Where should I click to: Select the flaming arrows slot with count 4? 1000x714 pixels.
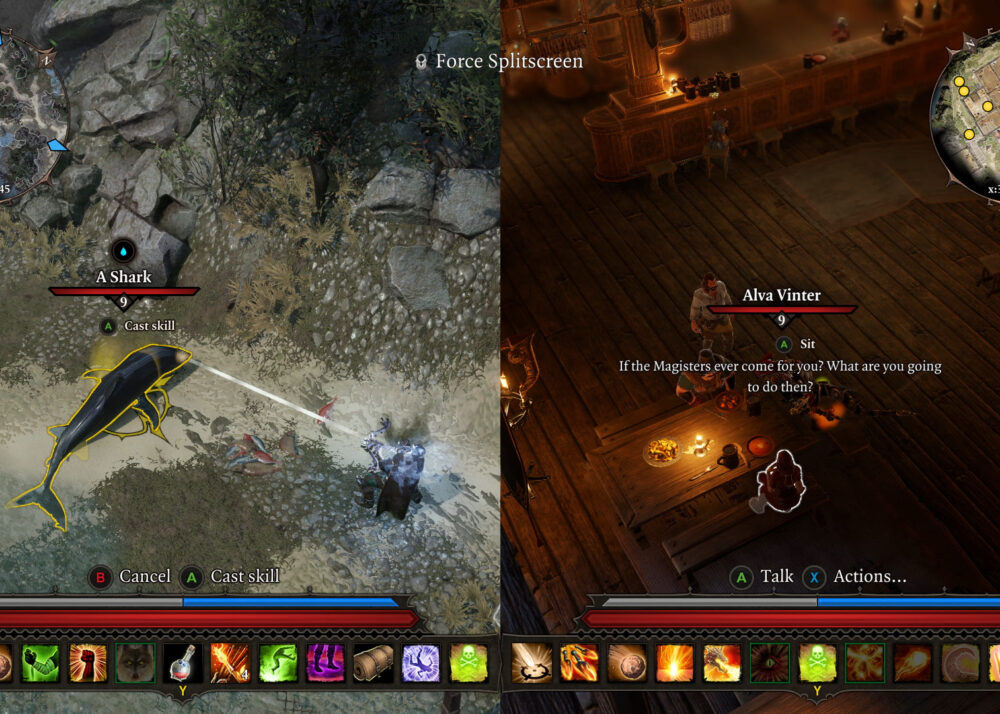point(231,662)
